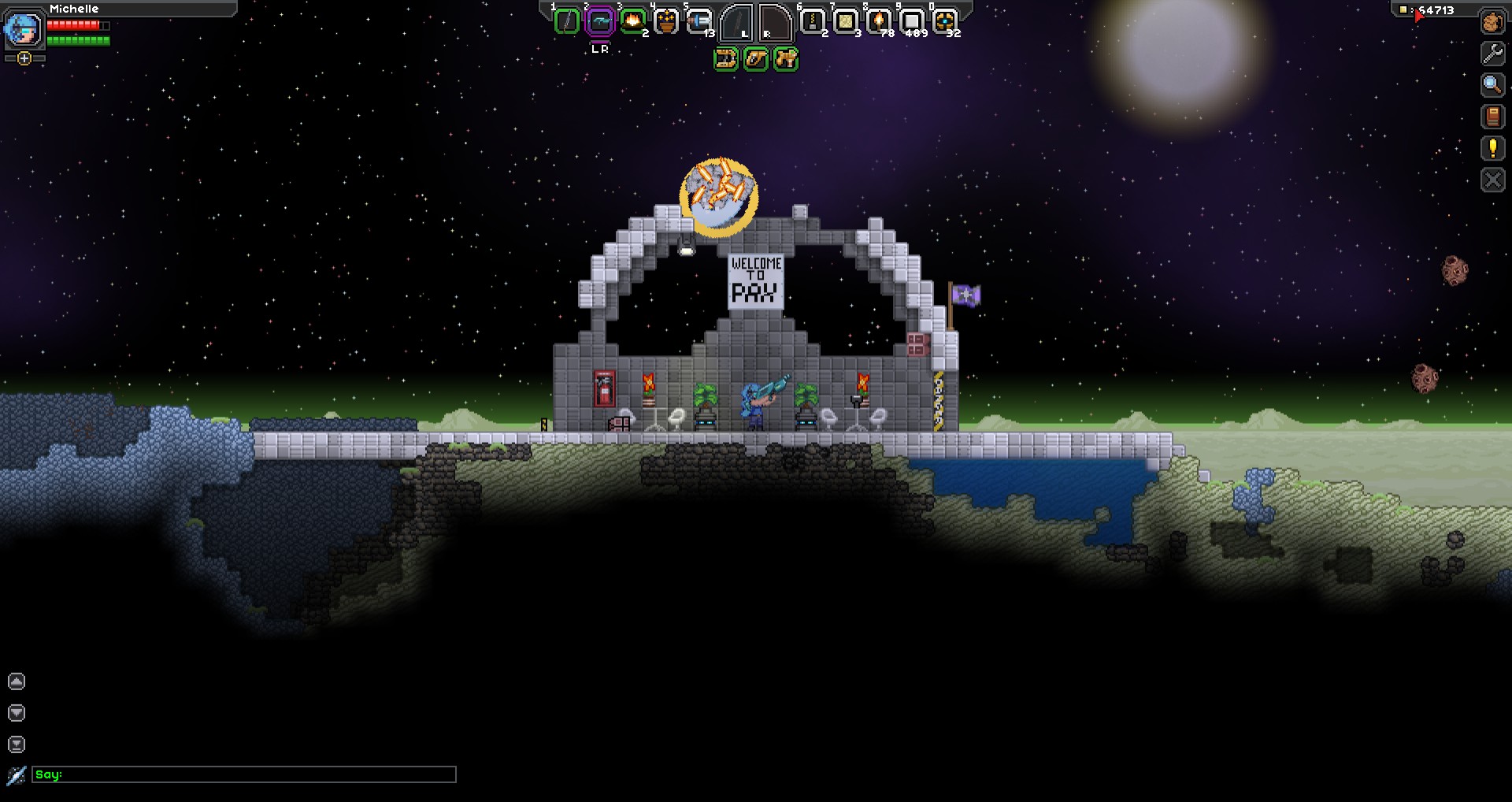This screenshot has width=1512, height=802.
Task: Open the codex book
Action: click(1492, 117)
